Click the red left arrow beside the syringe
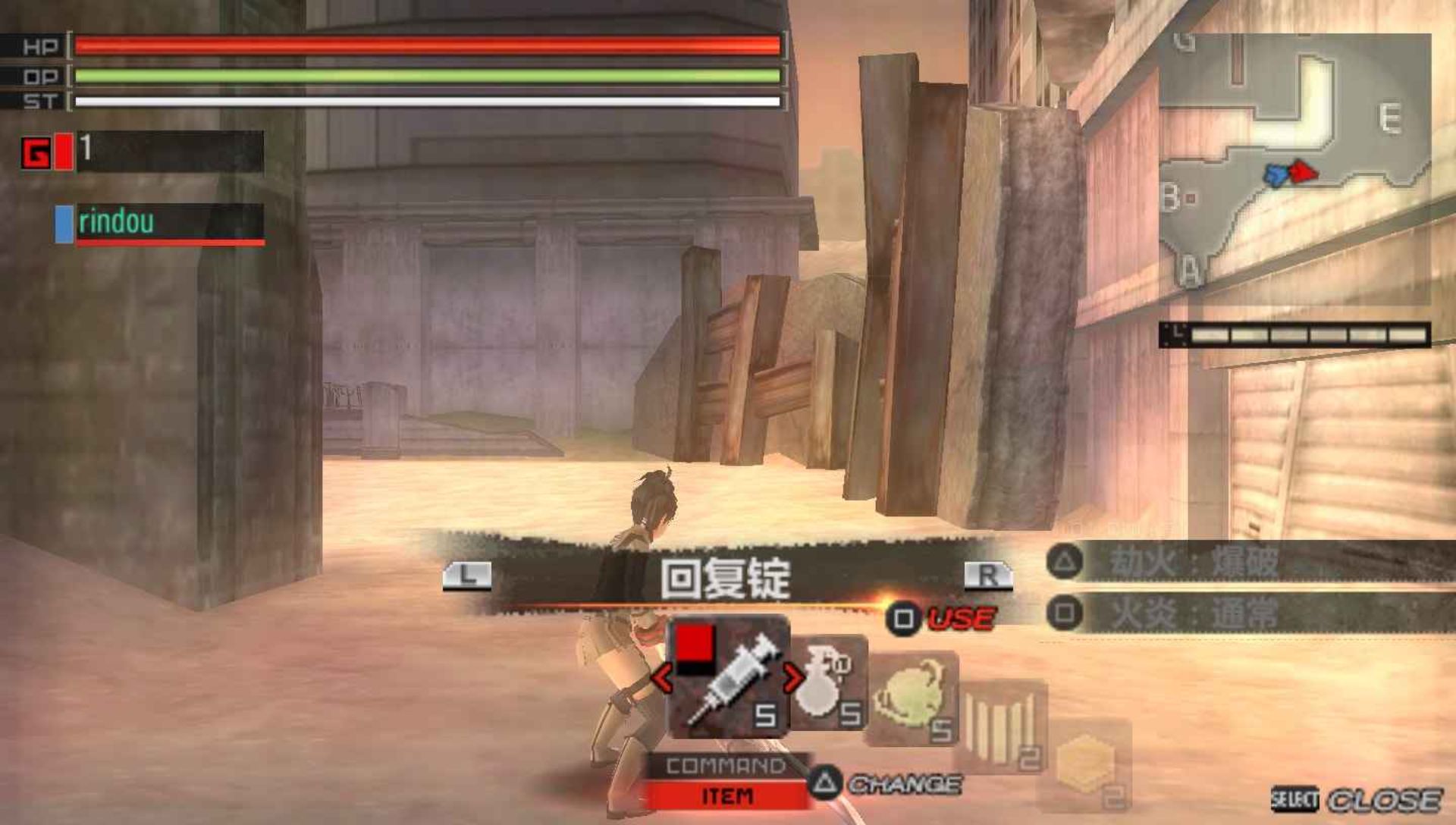The image size is (1456, 825). (661, 677)
